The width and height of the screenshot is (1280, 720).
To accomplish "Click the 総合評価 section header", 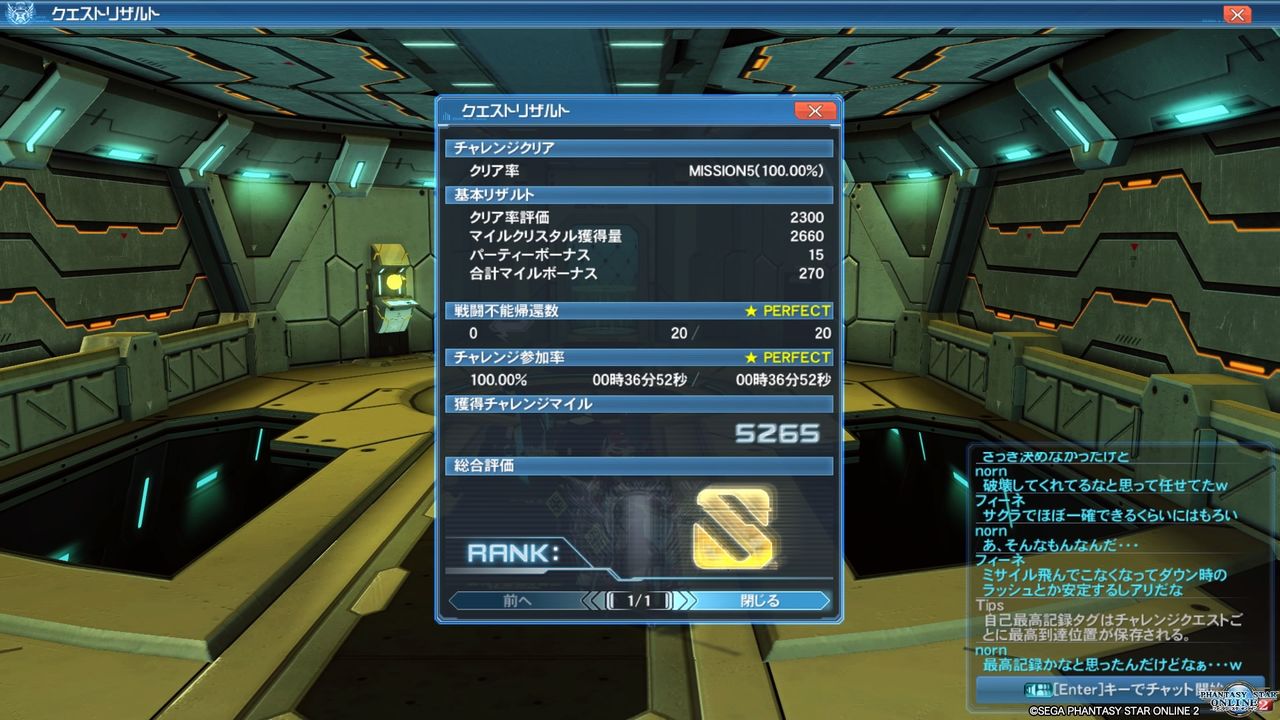I will (640, 466).
